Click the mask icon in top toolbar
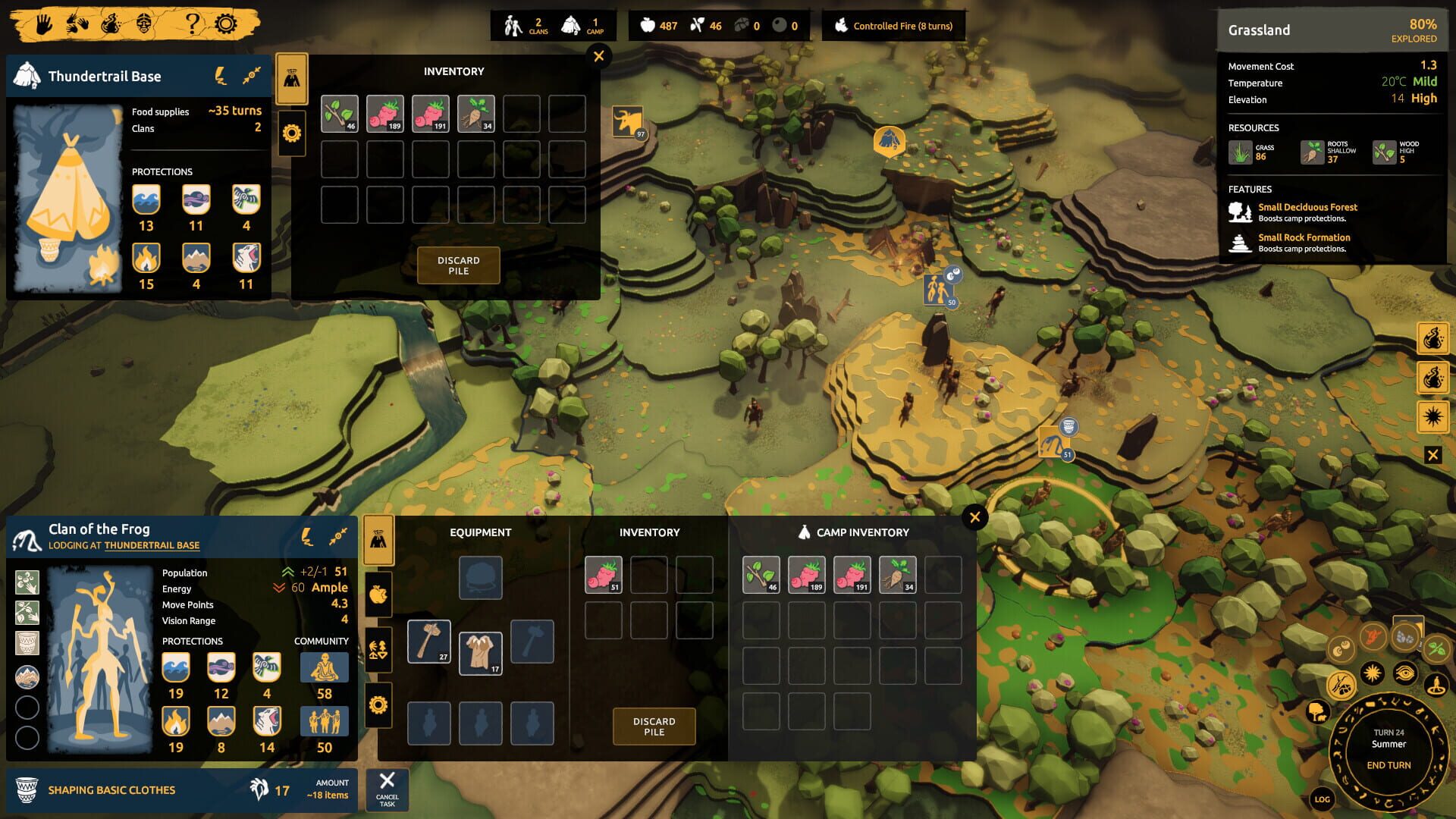 144,24
